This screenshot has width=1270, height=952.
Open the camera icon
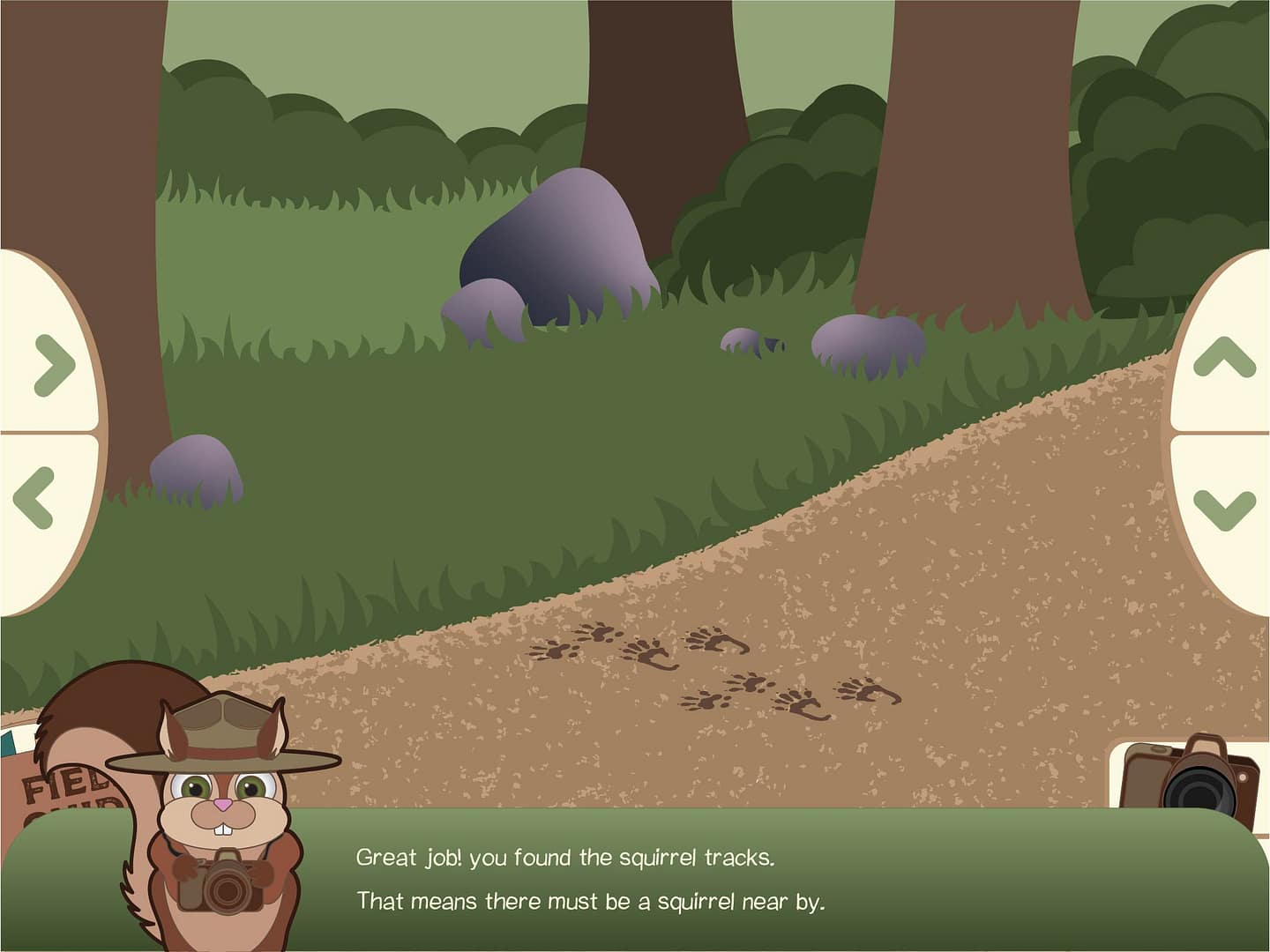(1191, 776)
